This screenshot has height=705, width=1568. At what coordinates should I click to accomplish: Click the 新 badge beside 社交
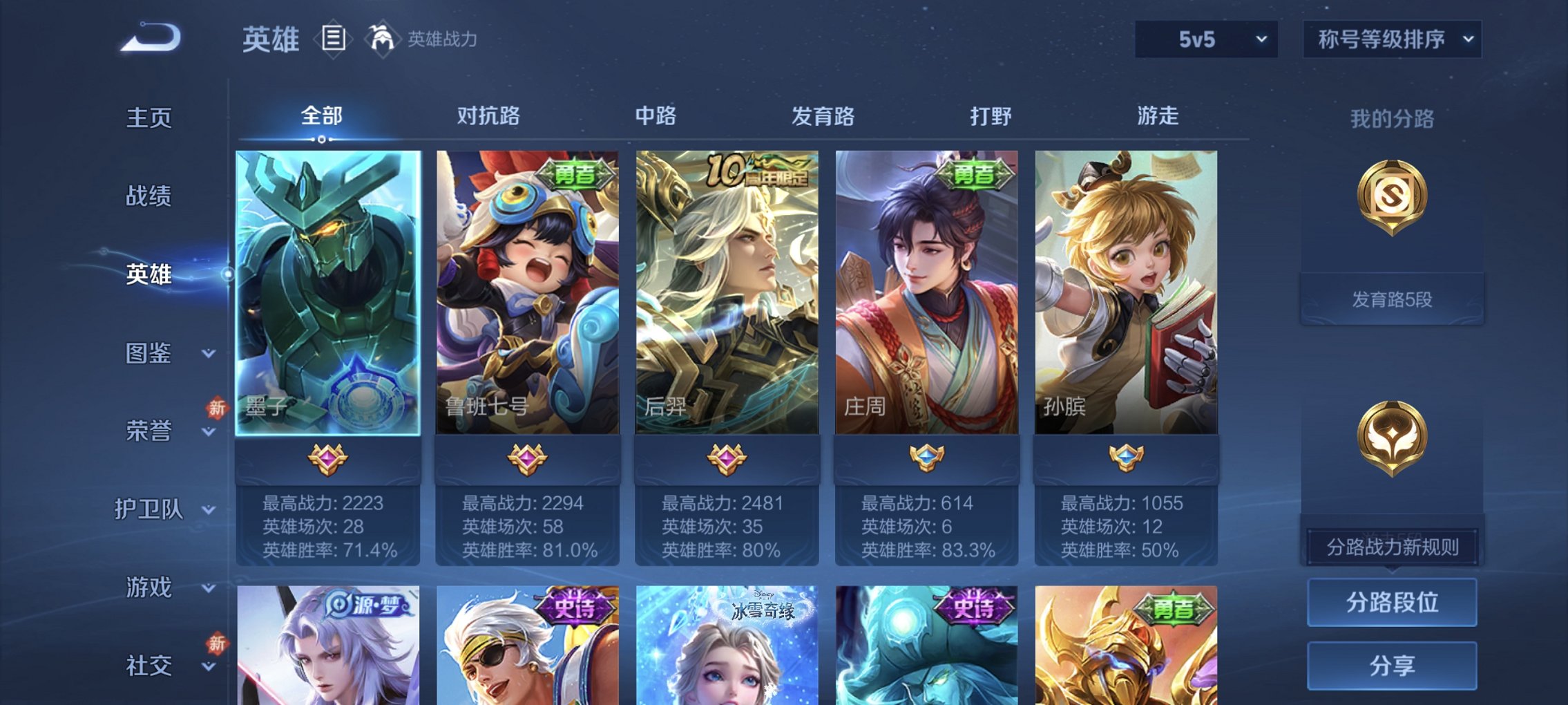coord(216,645)
